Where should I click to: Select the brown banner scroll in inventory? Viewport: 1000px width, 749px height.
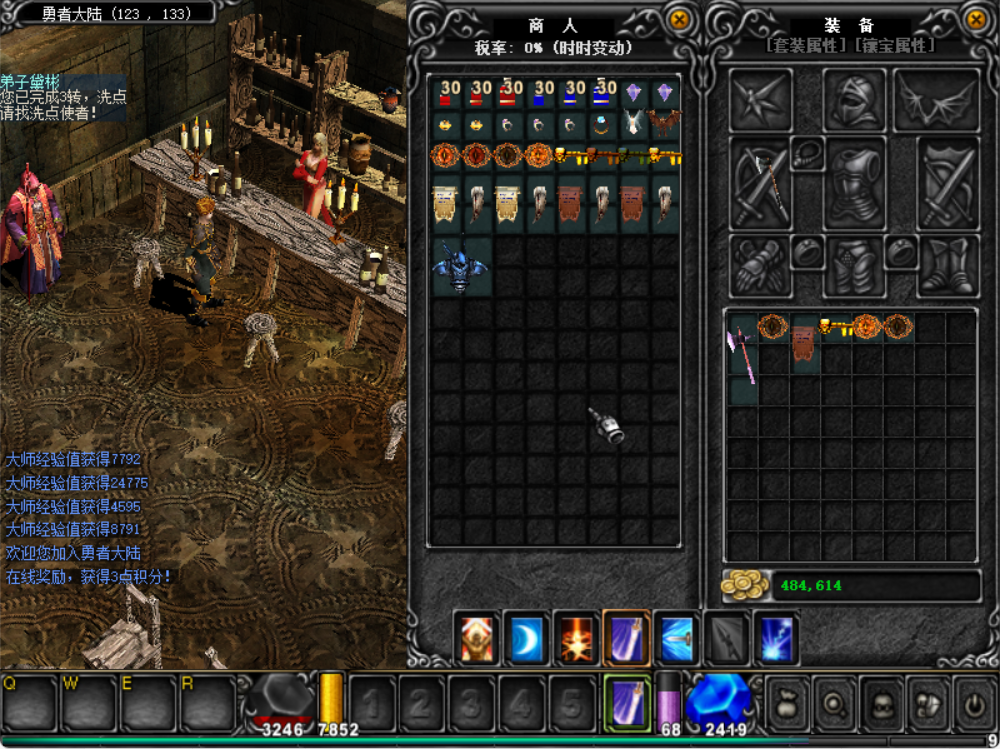[805, 342]
